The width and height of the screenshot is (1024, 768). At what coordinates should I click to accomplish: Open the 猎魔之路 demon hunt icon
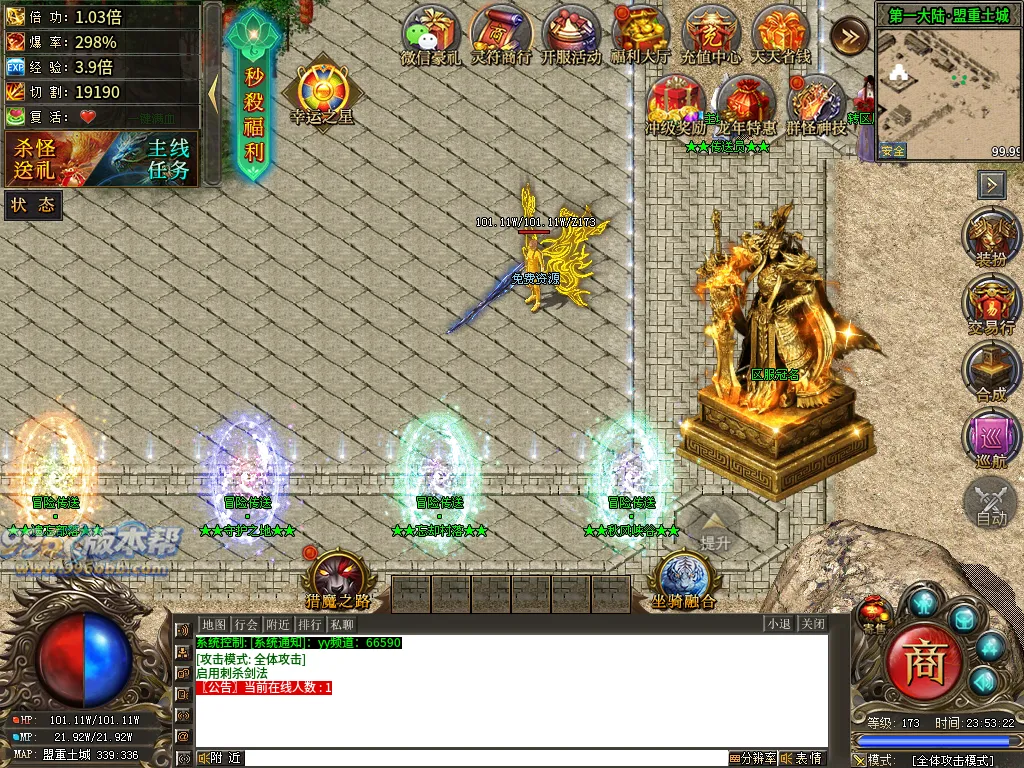(x=338, y=580)
